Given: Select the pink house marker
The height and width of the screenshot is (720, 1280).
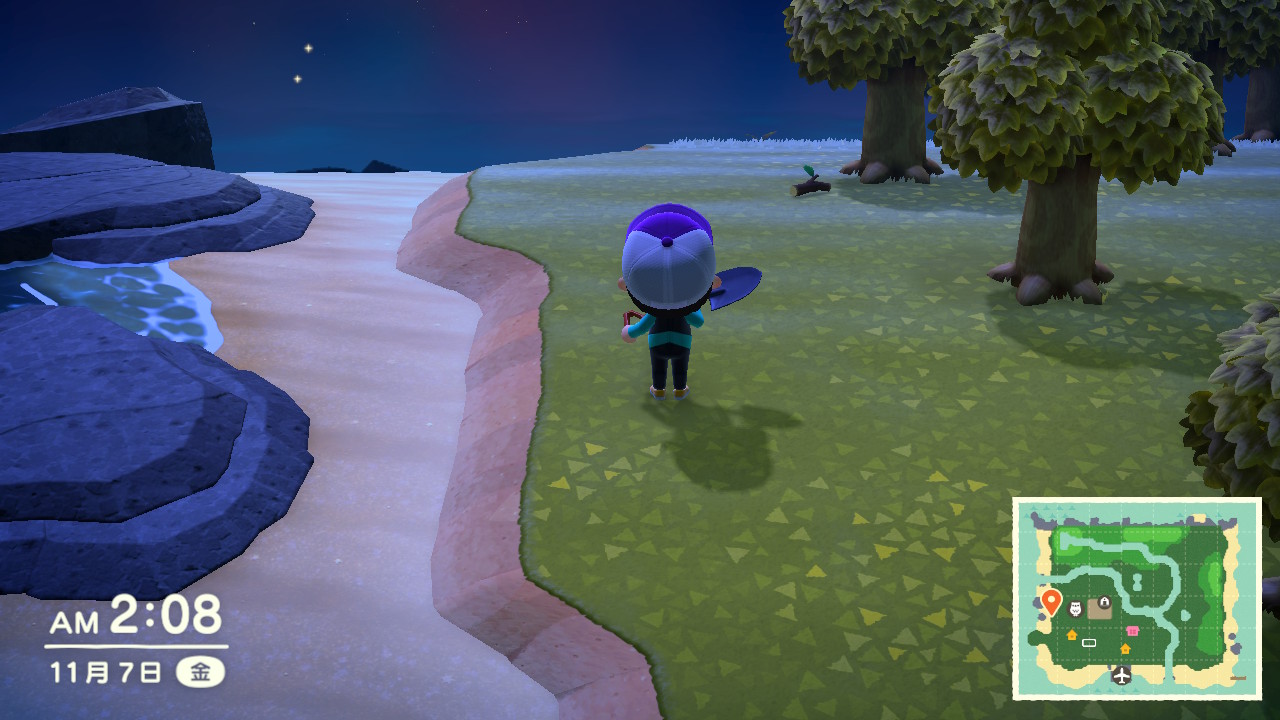Looking at the screenshot, I should pos(1132,631).
